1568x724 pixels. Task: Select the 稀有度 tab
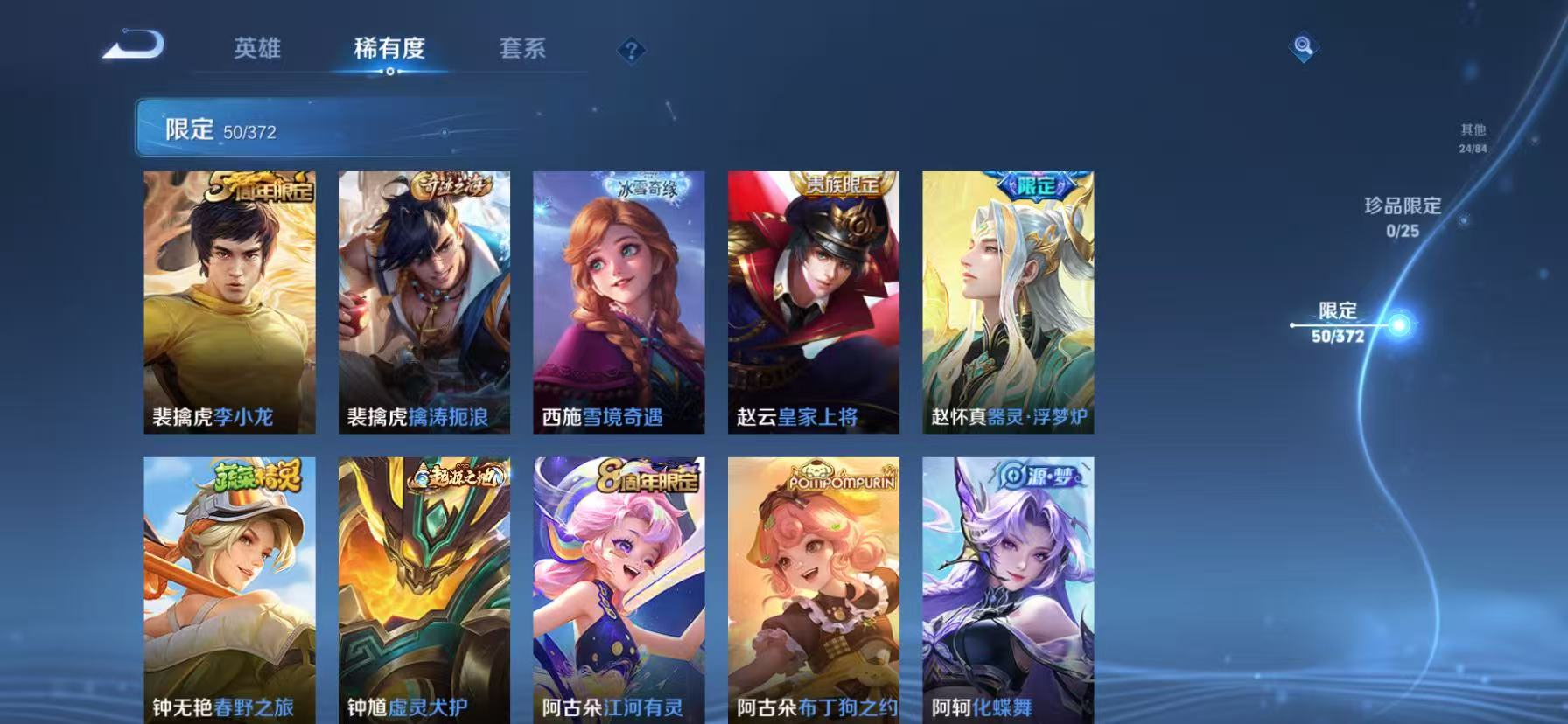coord(390,50)
